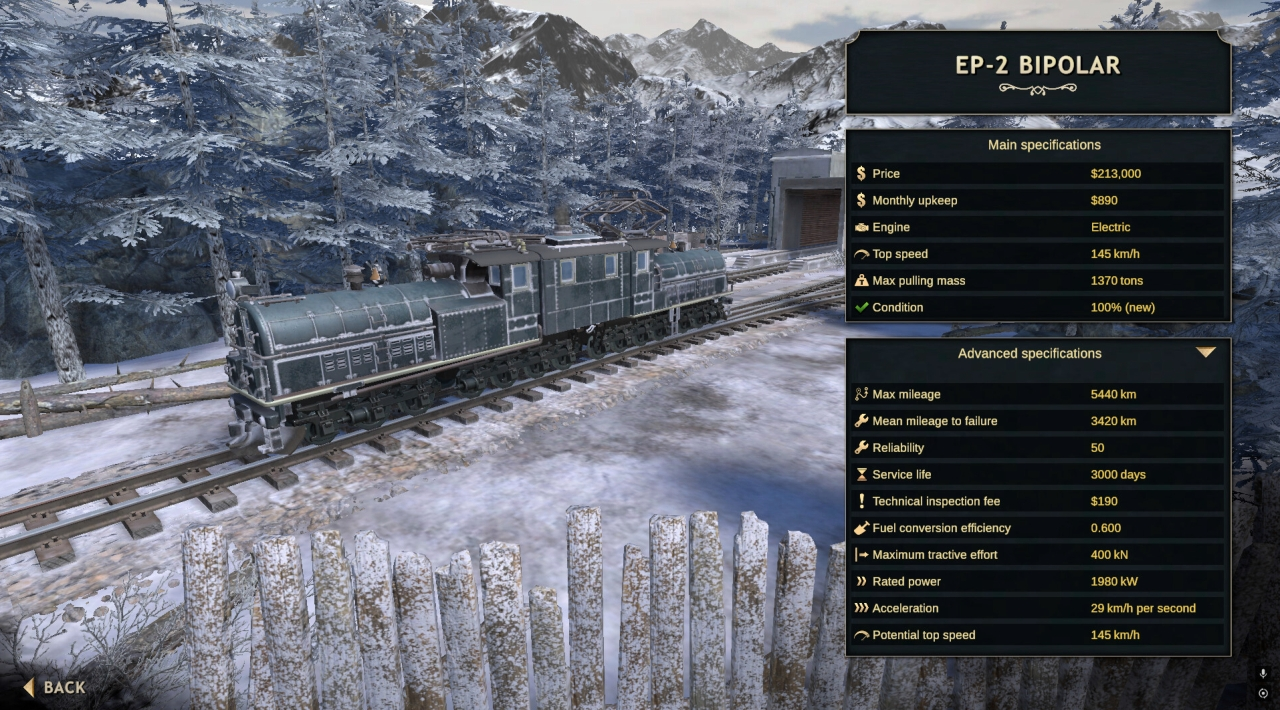Collapse the Advanced specifications panel arrow
Image resolution: width=1280 pixels, height=710 pixels.
(x=1206, y=353)
